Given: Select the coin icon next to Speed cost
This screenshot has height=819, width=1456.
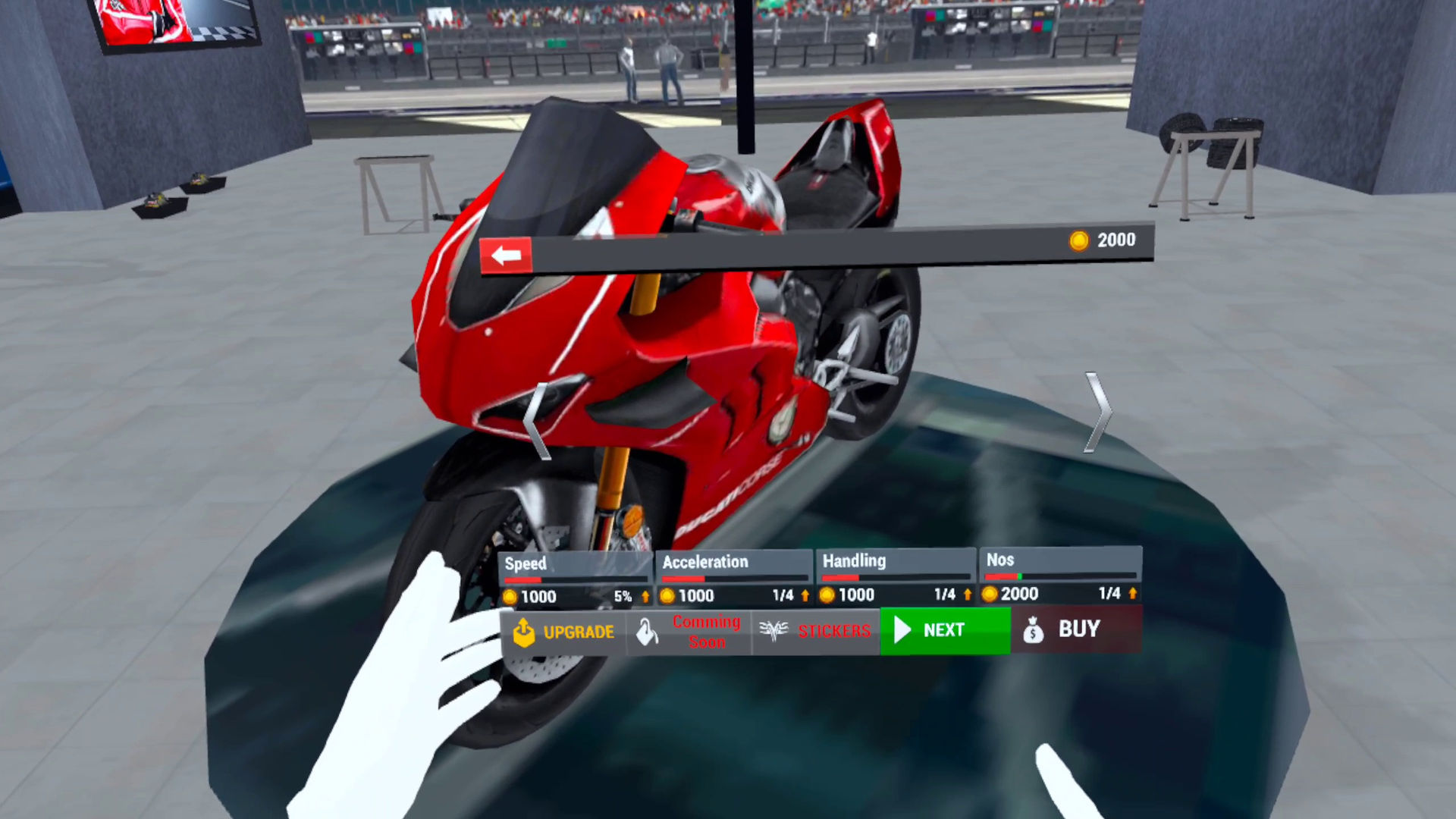Looking at the screenshot, I should (510, 596).
